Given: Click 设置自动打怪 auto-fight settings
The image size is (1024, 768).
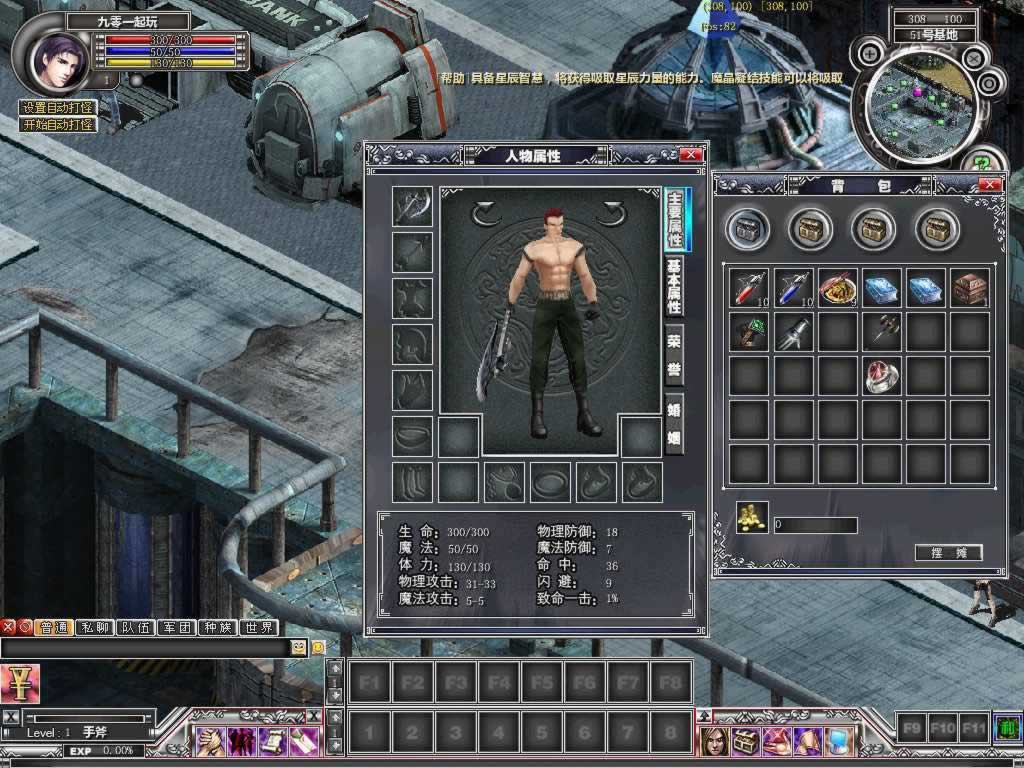Looking at the screenshot, I should click(59, 108).
